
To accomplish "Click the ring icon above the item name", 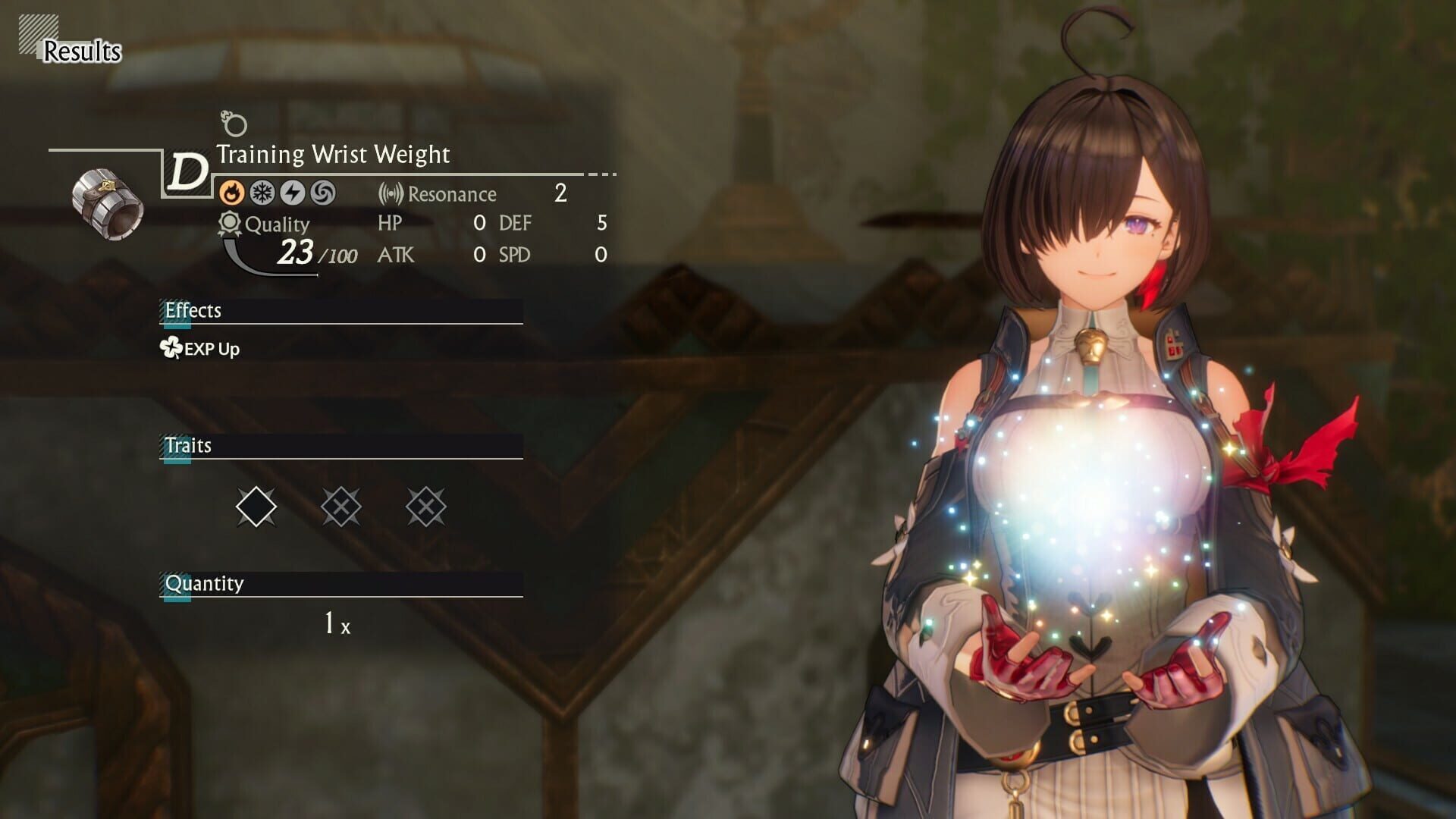I will click(x=234, y=124).
